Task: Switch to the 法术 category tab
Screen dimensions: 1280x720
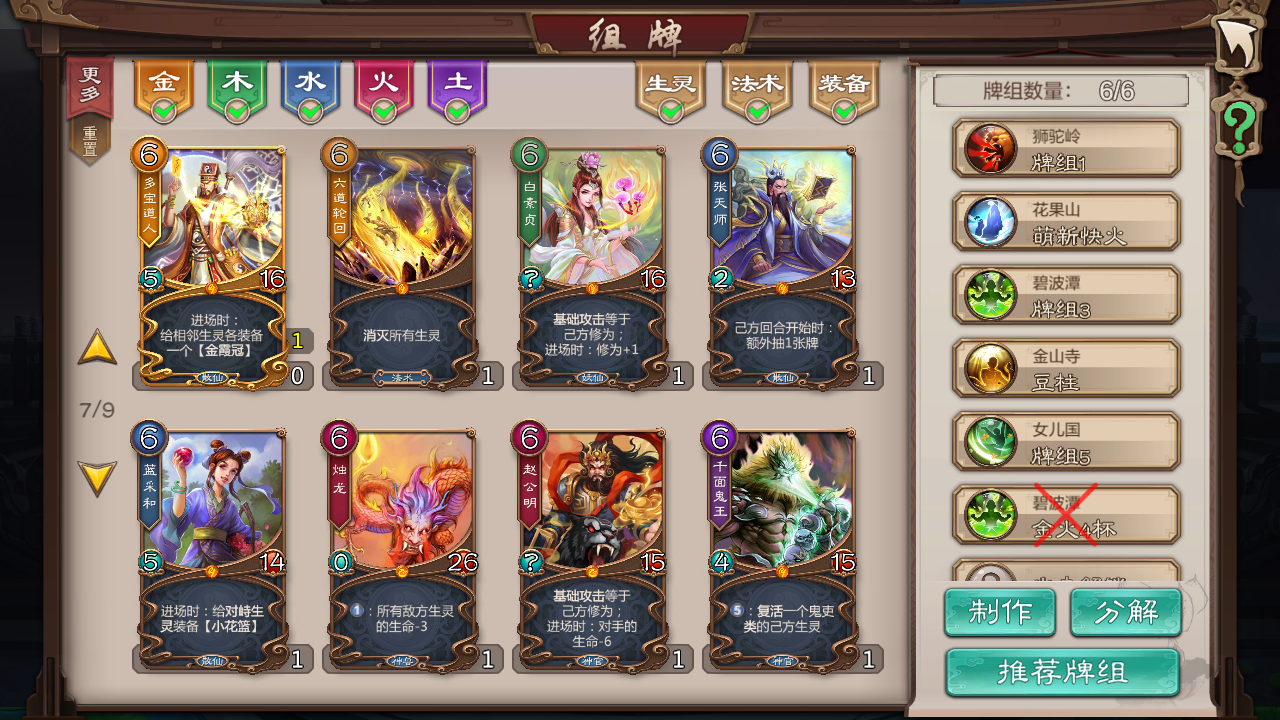Action: (x=758, y=85)
